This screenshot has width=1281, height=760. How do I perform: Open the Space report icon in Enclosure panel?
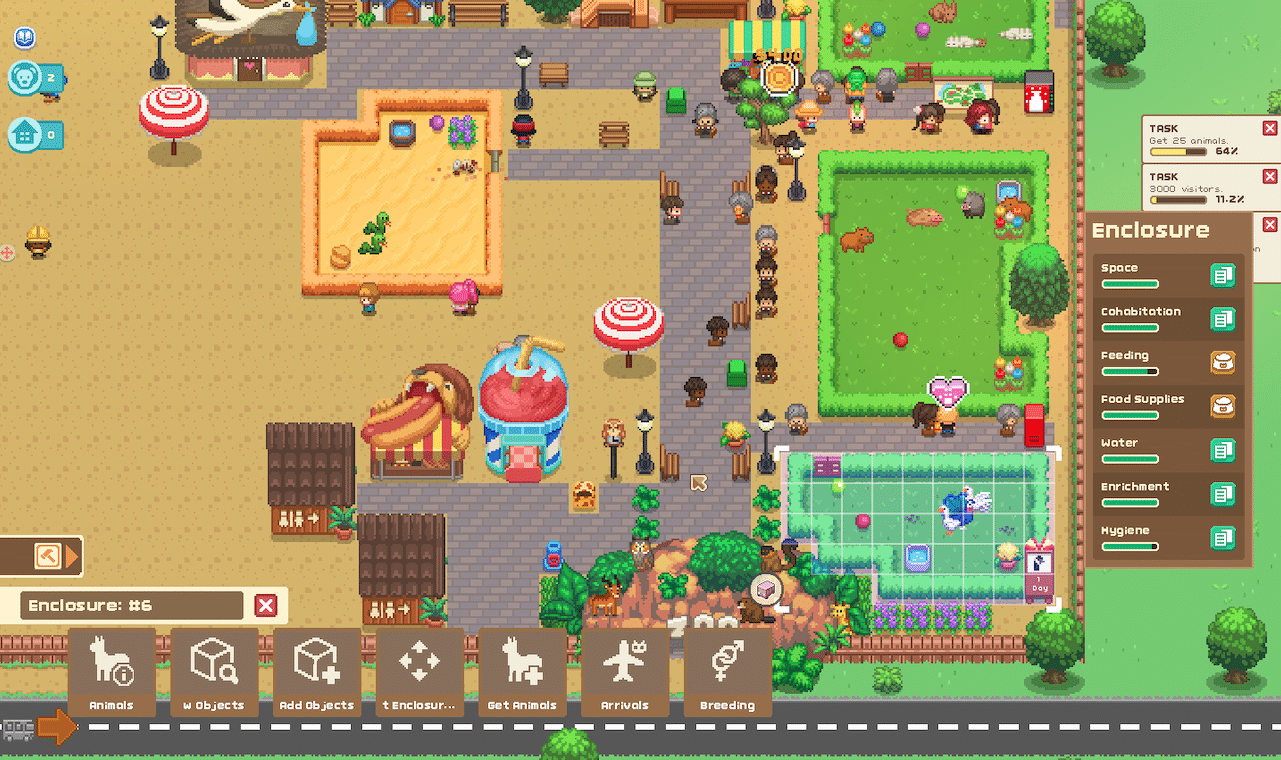(x=1222, y=275)
